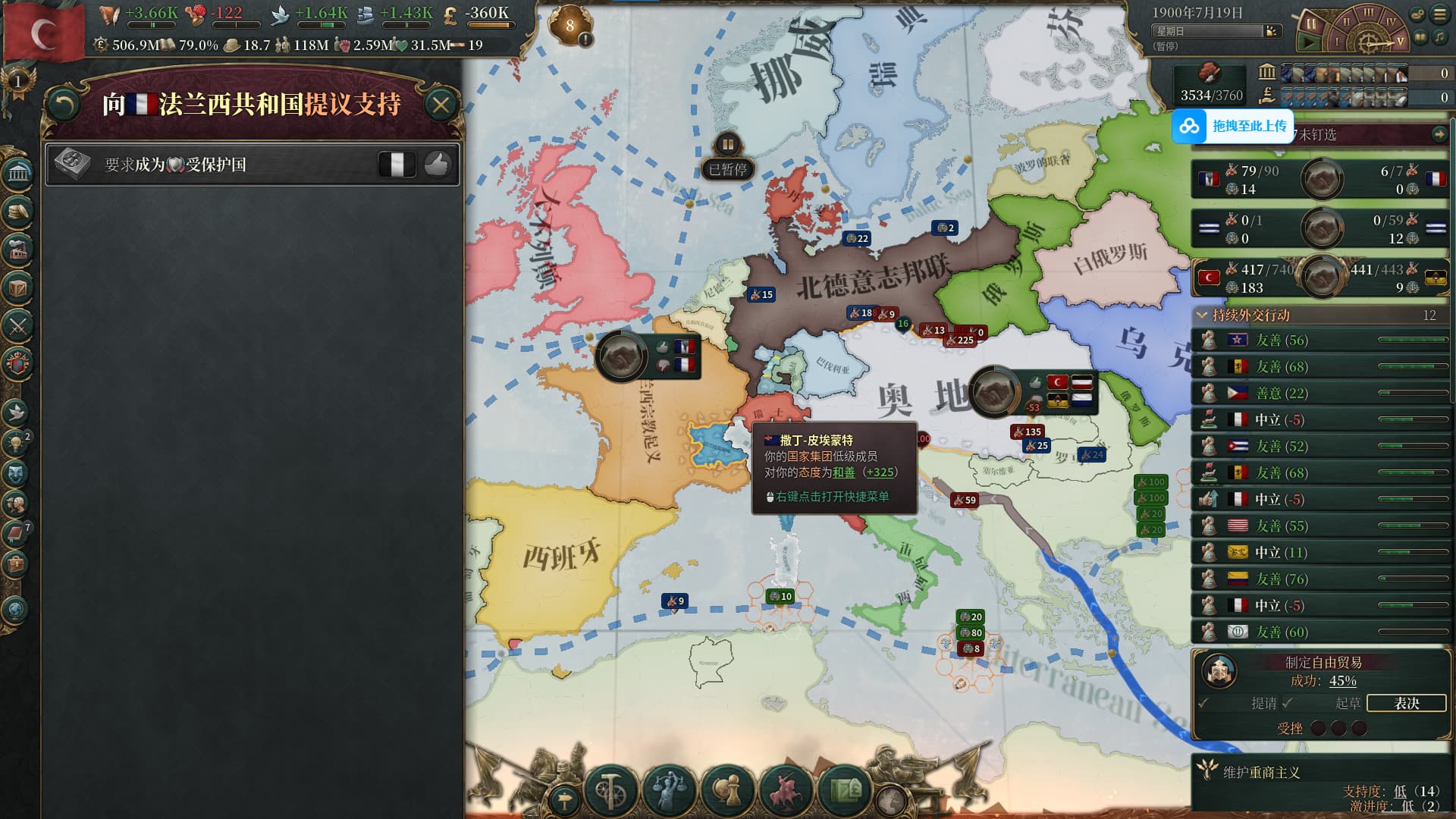Open the game menu hamburger button
The width and height of the screenshot is (1456, 819).
coord(1439,14)
